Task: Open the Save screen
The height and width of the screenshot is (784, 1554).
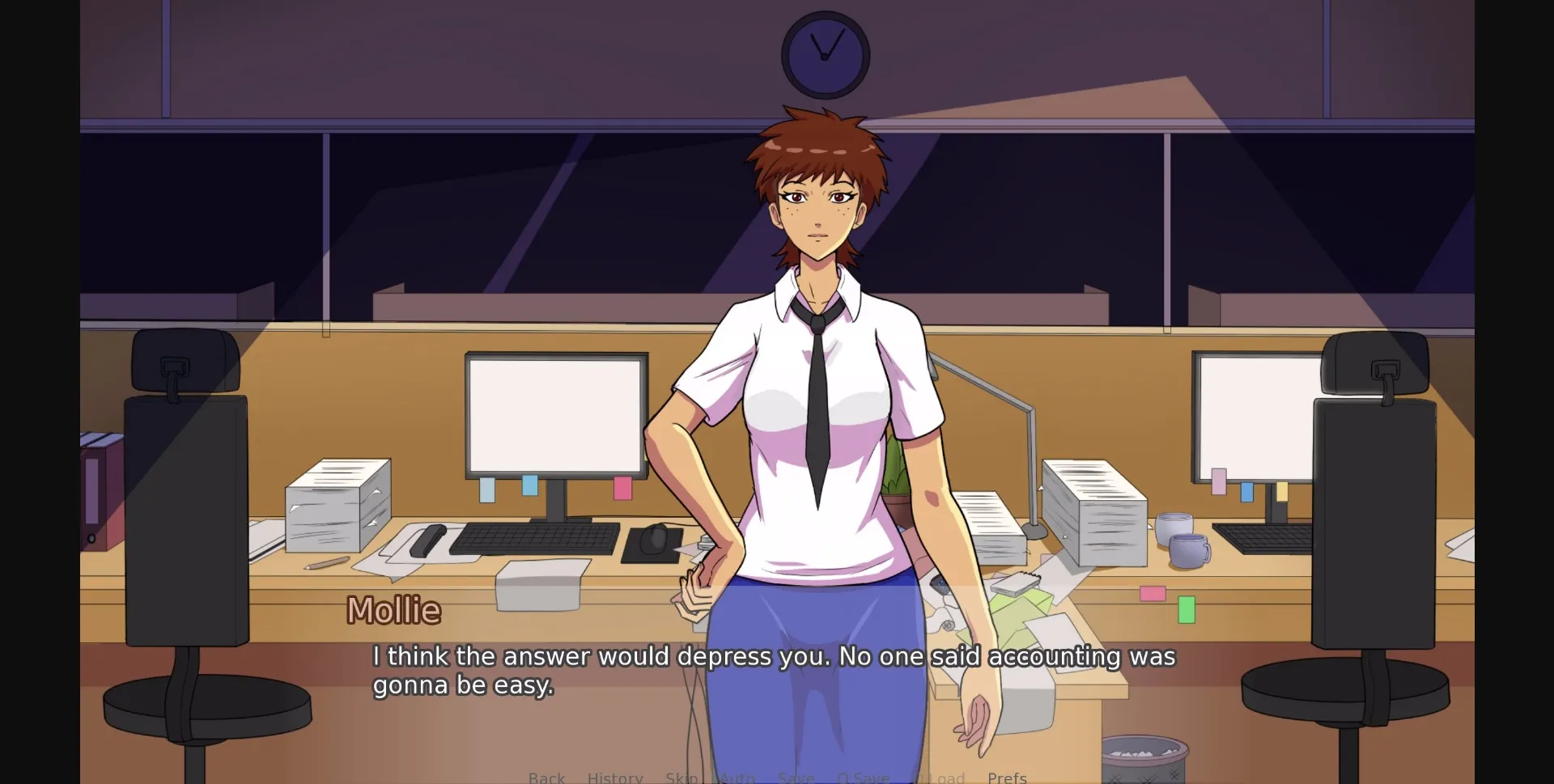Action: click(x=796, y=777)
